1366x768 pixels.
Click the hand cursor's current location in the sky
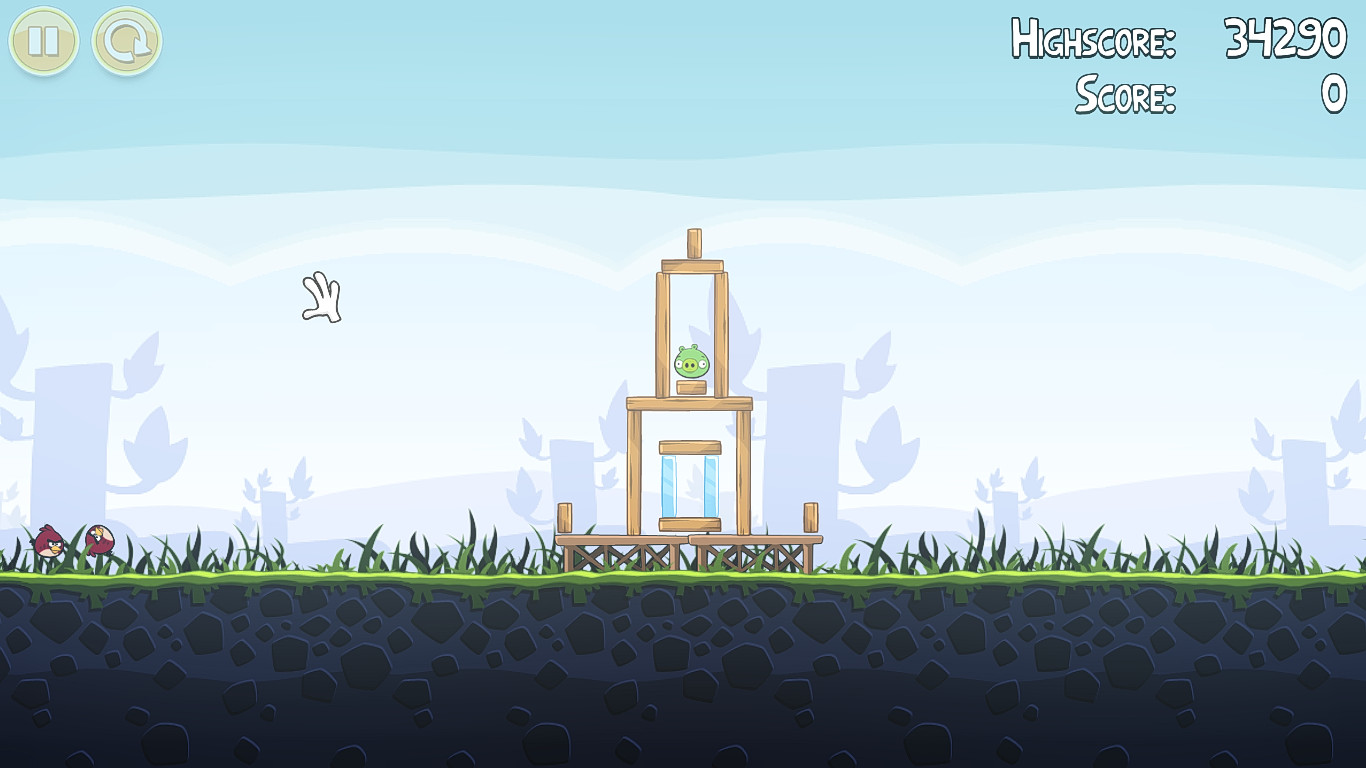pyautogui.click(x=322, y=300)
